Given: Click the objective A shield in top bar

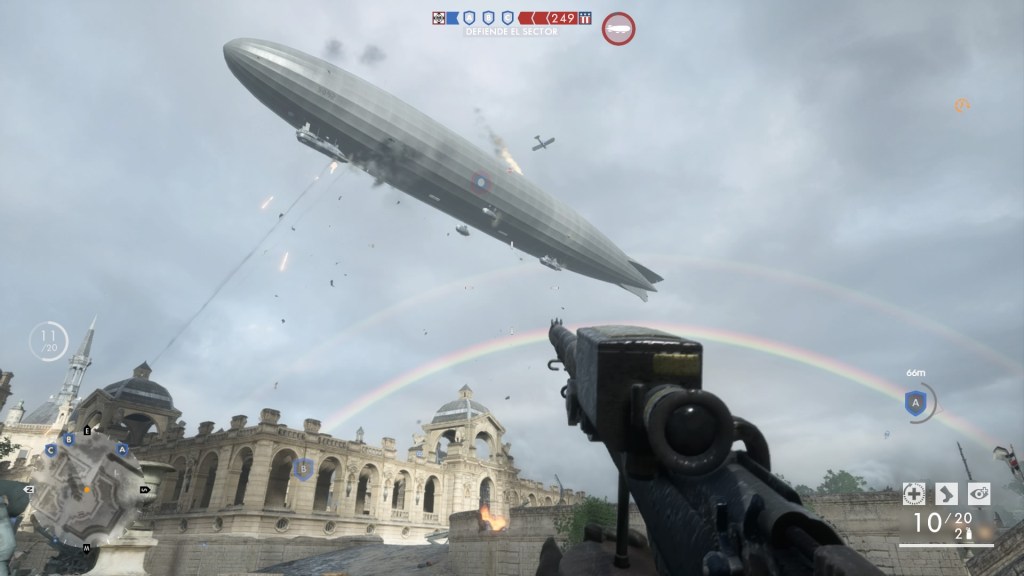Looking at the screenshot, I should 468,17.
